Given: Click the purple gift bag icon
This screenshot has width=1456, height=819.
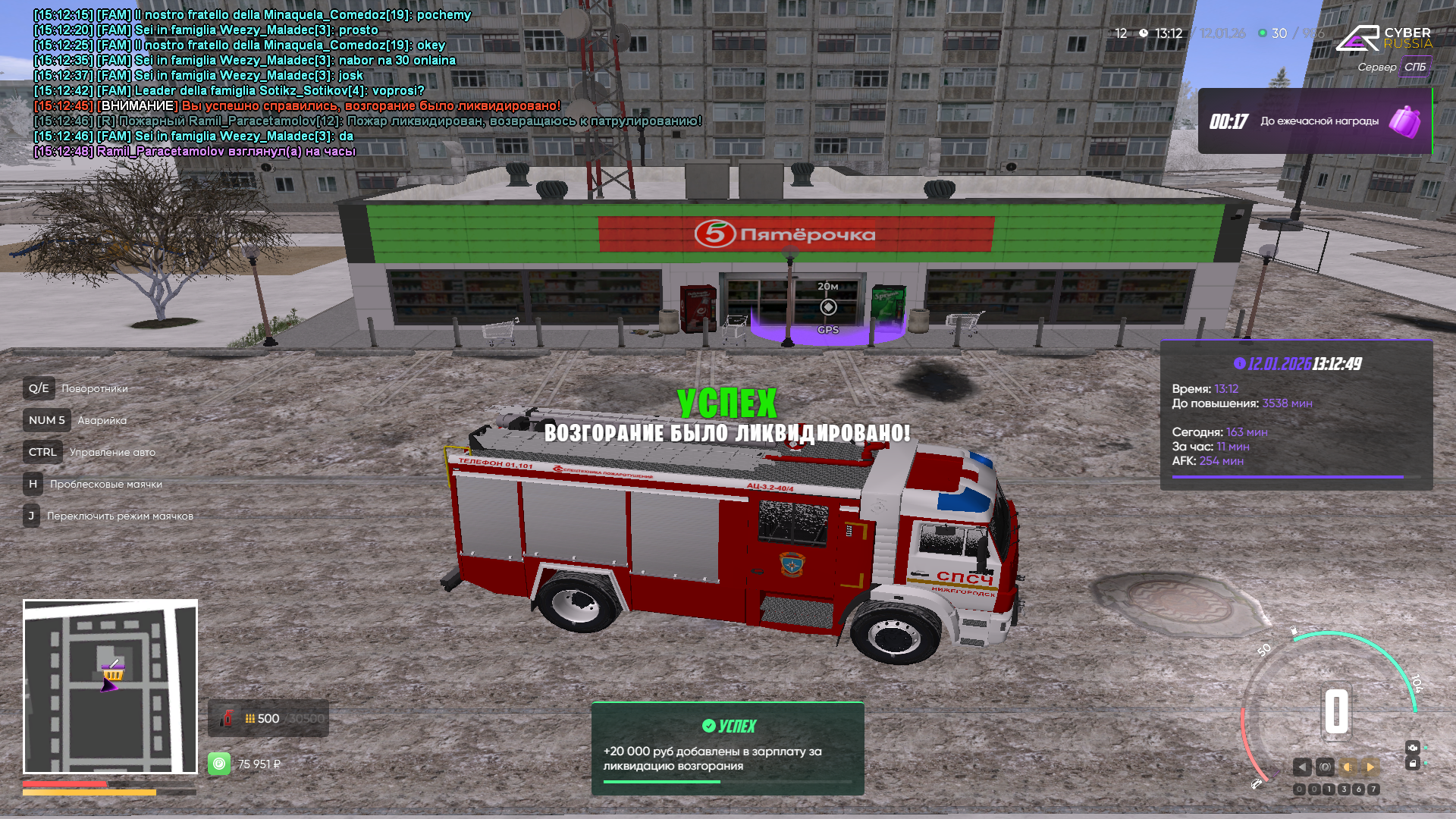Looking at the screenshot, I should coord(1404,121).
